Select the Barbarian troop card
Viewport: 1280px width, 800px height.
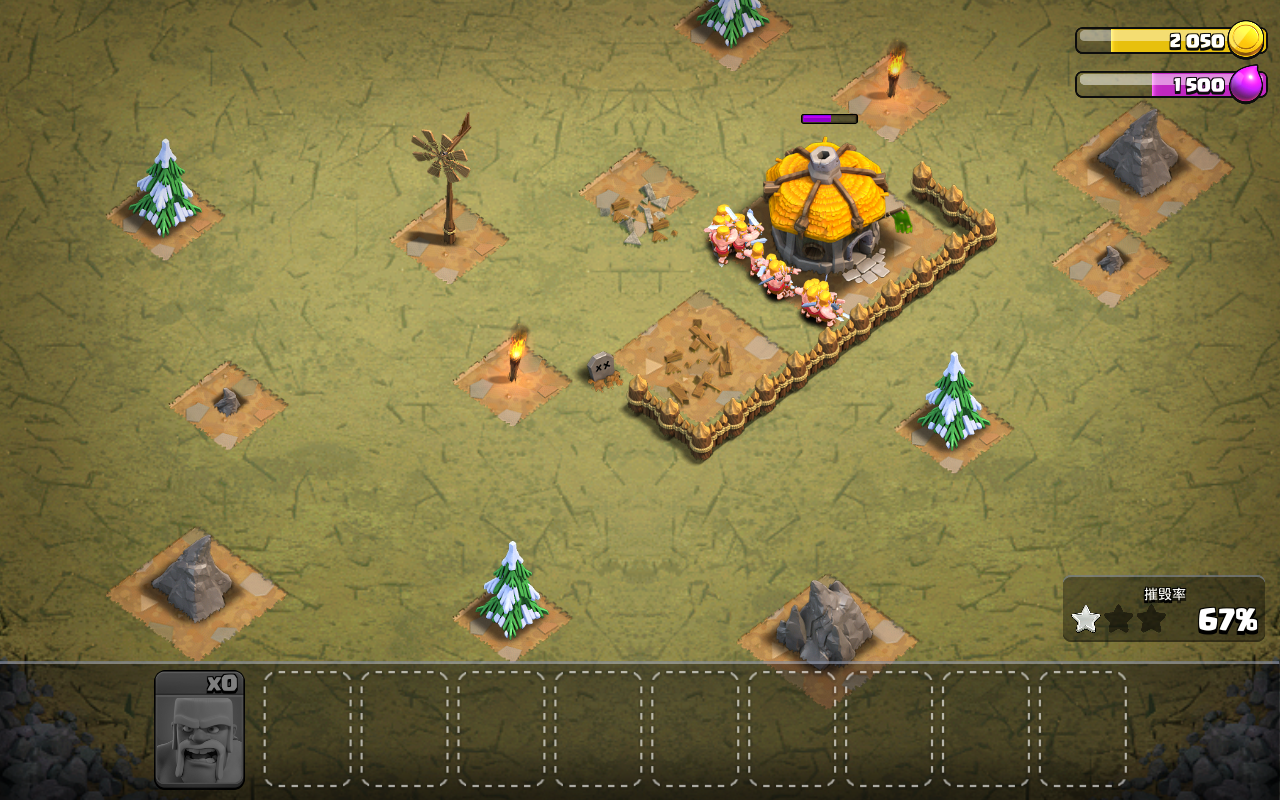[199, 730]
